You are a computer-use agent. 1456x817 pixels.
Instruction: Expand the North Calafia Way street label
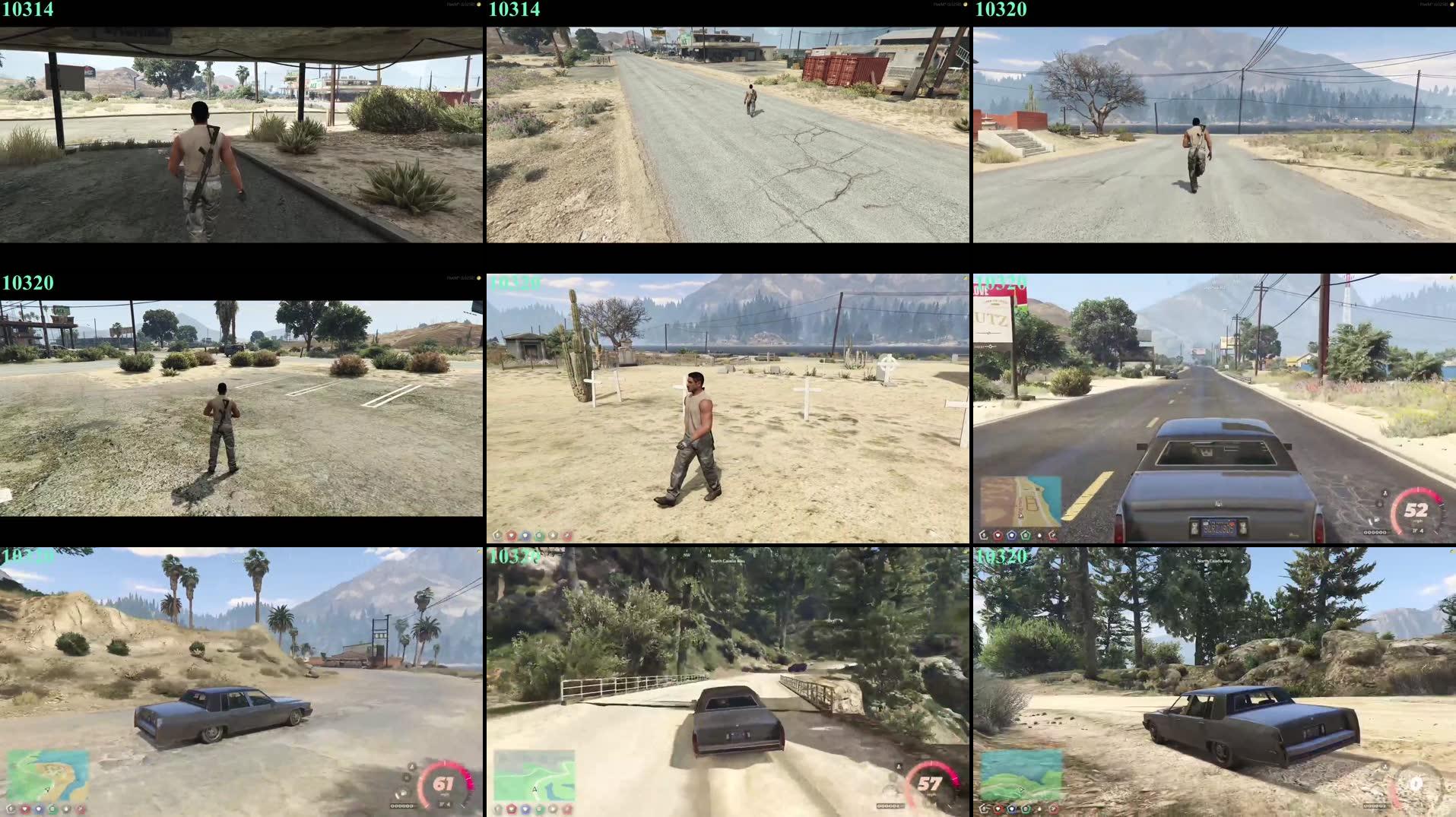point(728,562)
